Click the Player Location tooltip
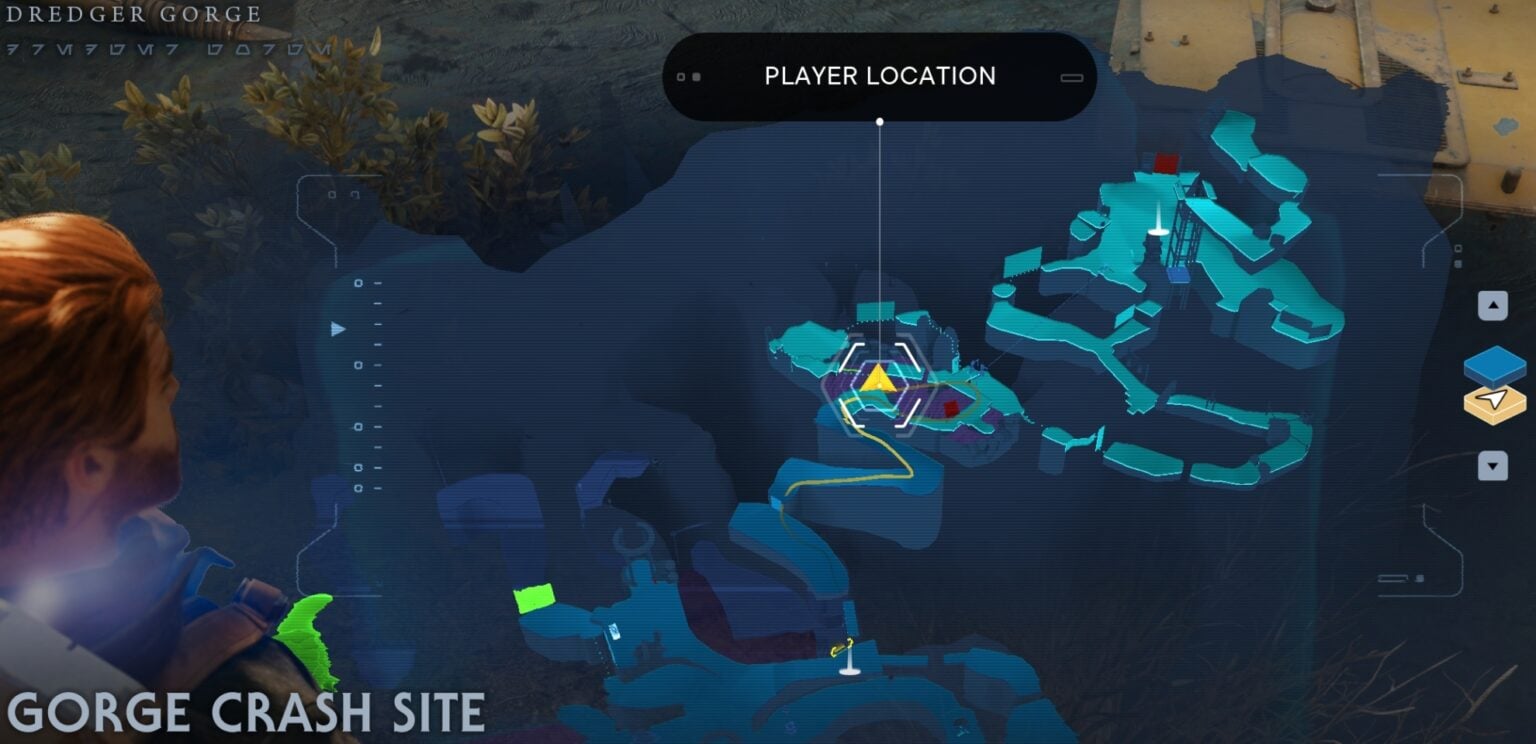Image resolution: width=1536 pixels, height=744 pixels. tap(879, 76)
